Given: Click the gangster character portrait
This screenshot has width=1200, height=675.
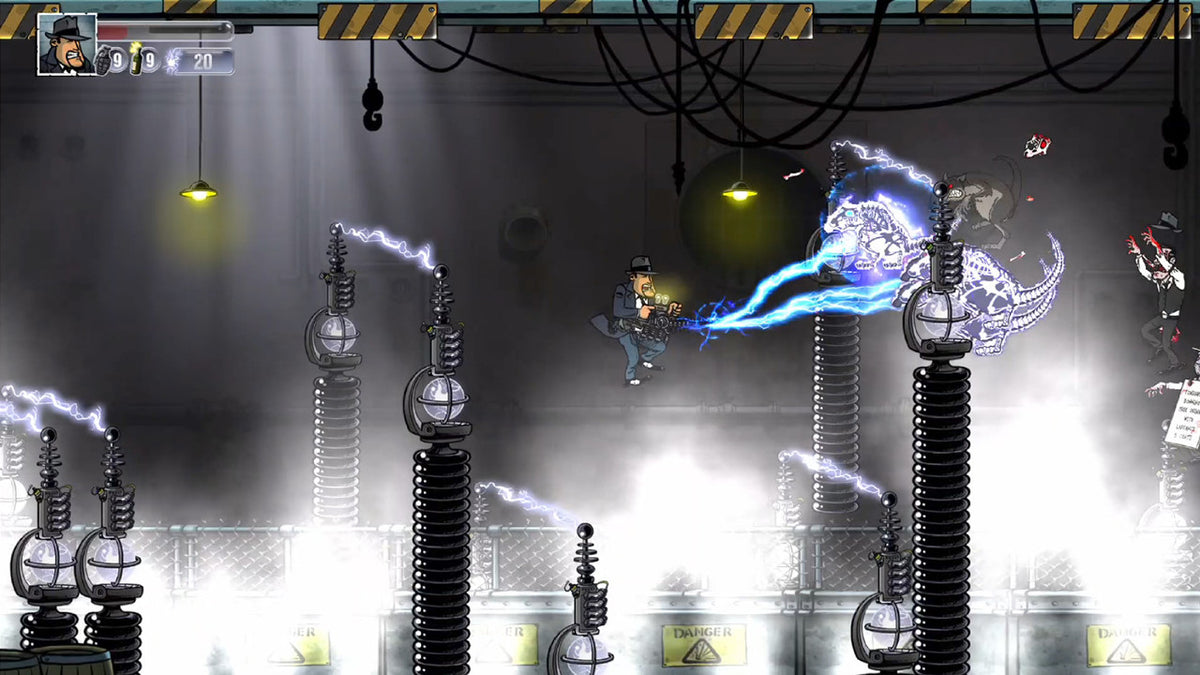Looking at the screenshot, I should coord(67,44).
